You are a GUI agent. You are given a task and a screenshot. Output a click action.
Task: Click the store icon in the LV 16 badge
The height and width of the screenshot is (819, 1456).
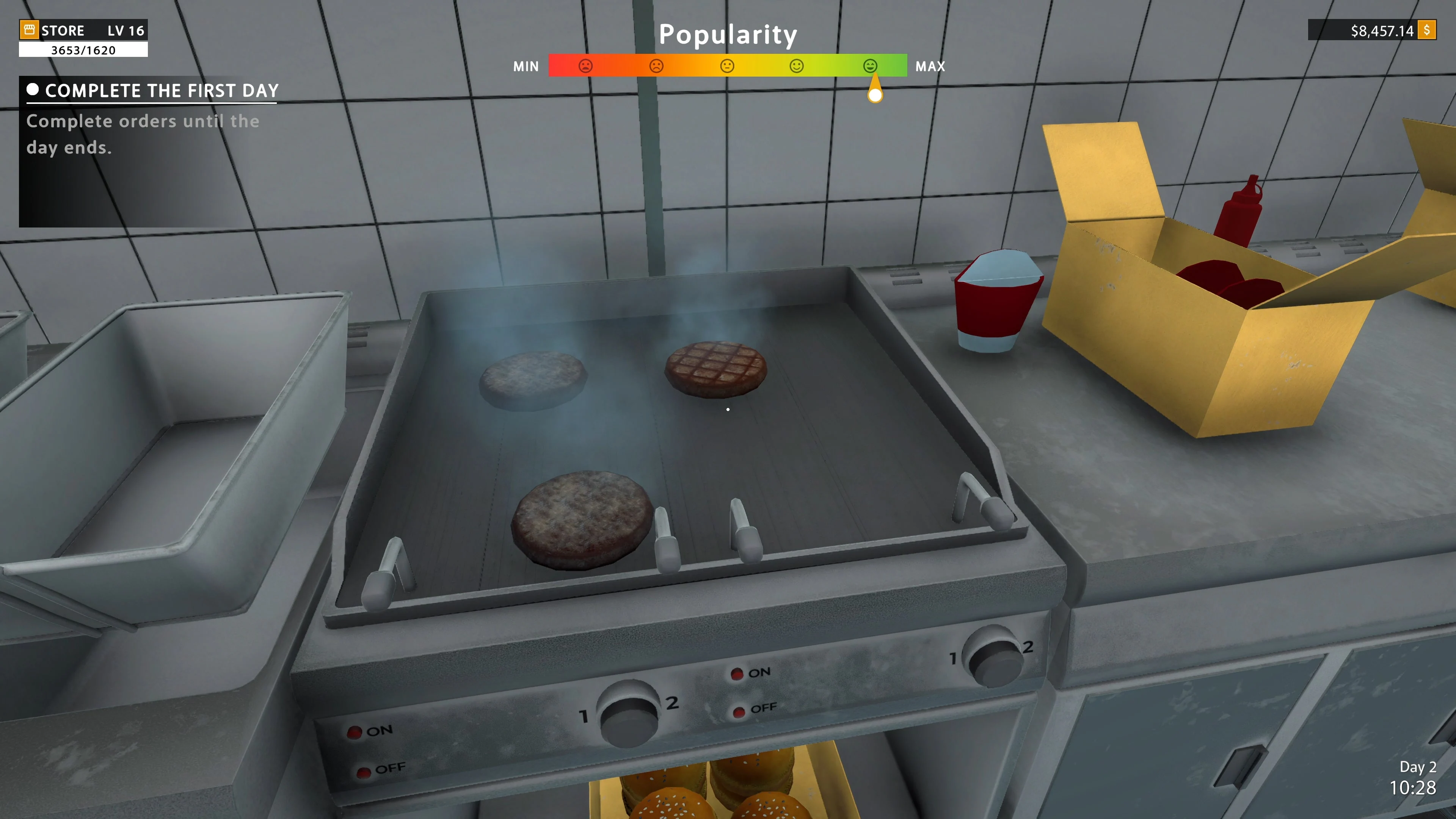pyautogui.click(x=30, y=30)
